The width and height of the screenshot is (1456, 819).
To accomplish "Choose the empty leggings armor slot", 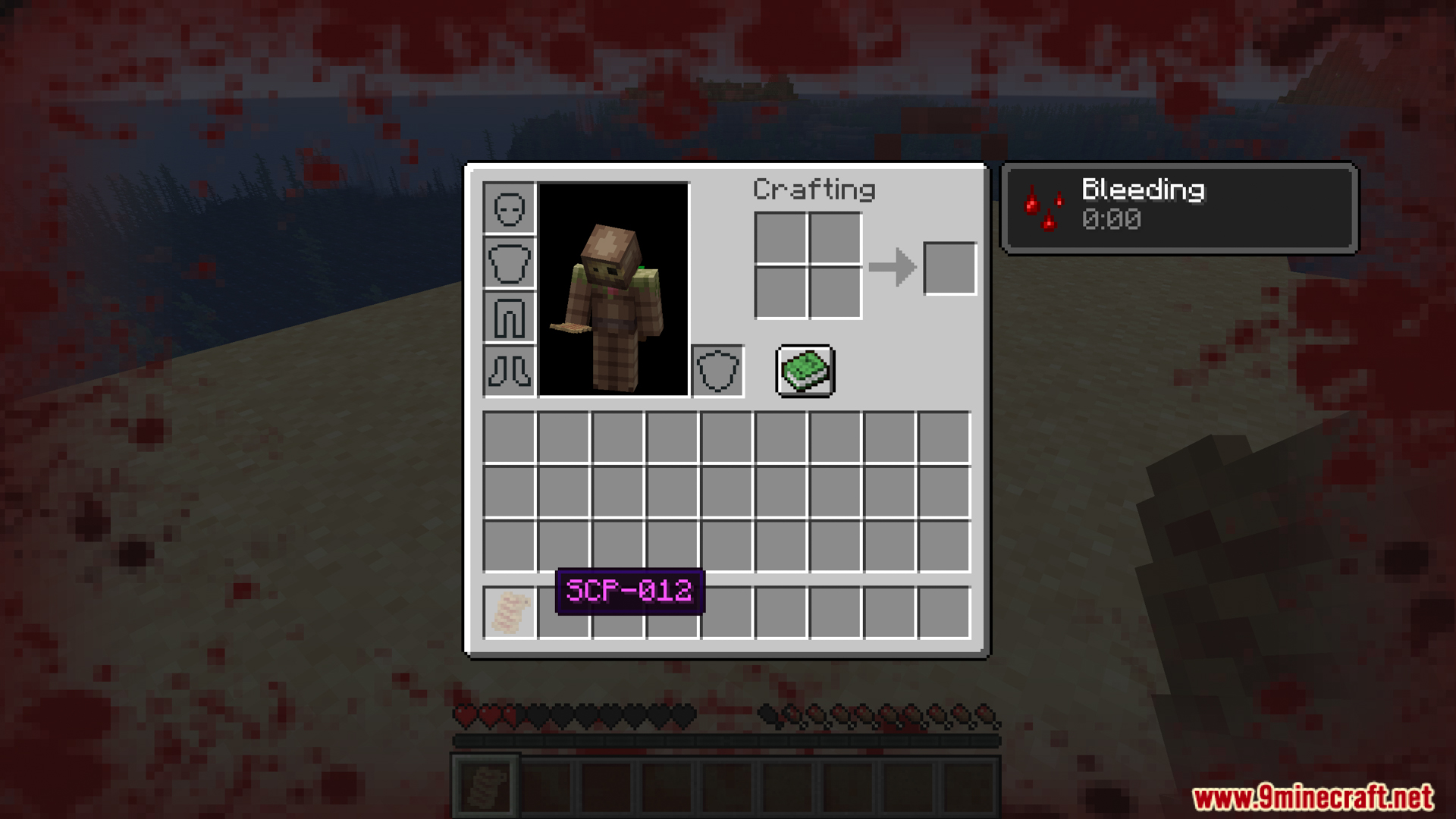I will (510, 317).
